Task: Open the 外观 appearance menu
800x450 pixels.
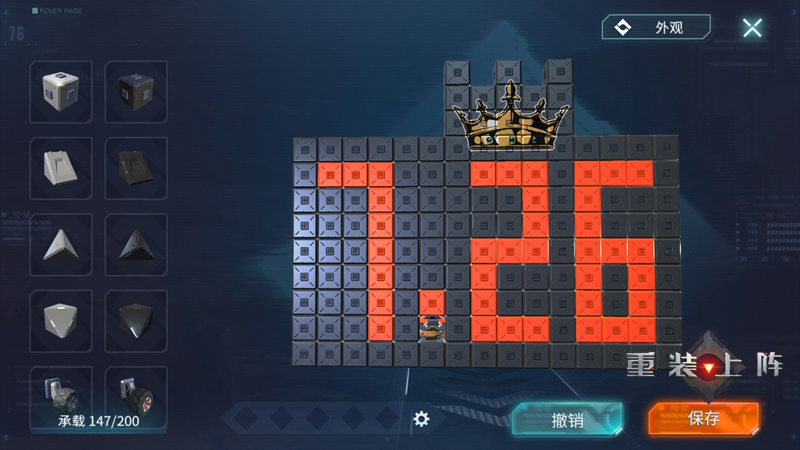Action: pyautogui.click(x=656, y=27)
